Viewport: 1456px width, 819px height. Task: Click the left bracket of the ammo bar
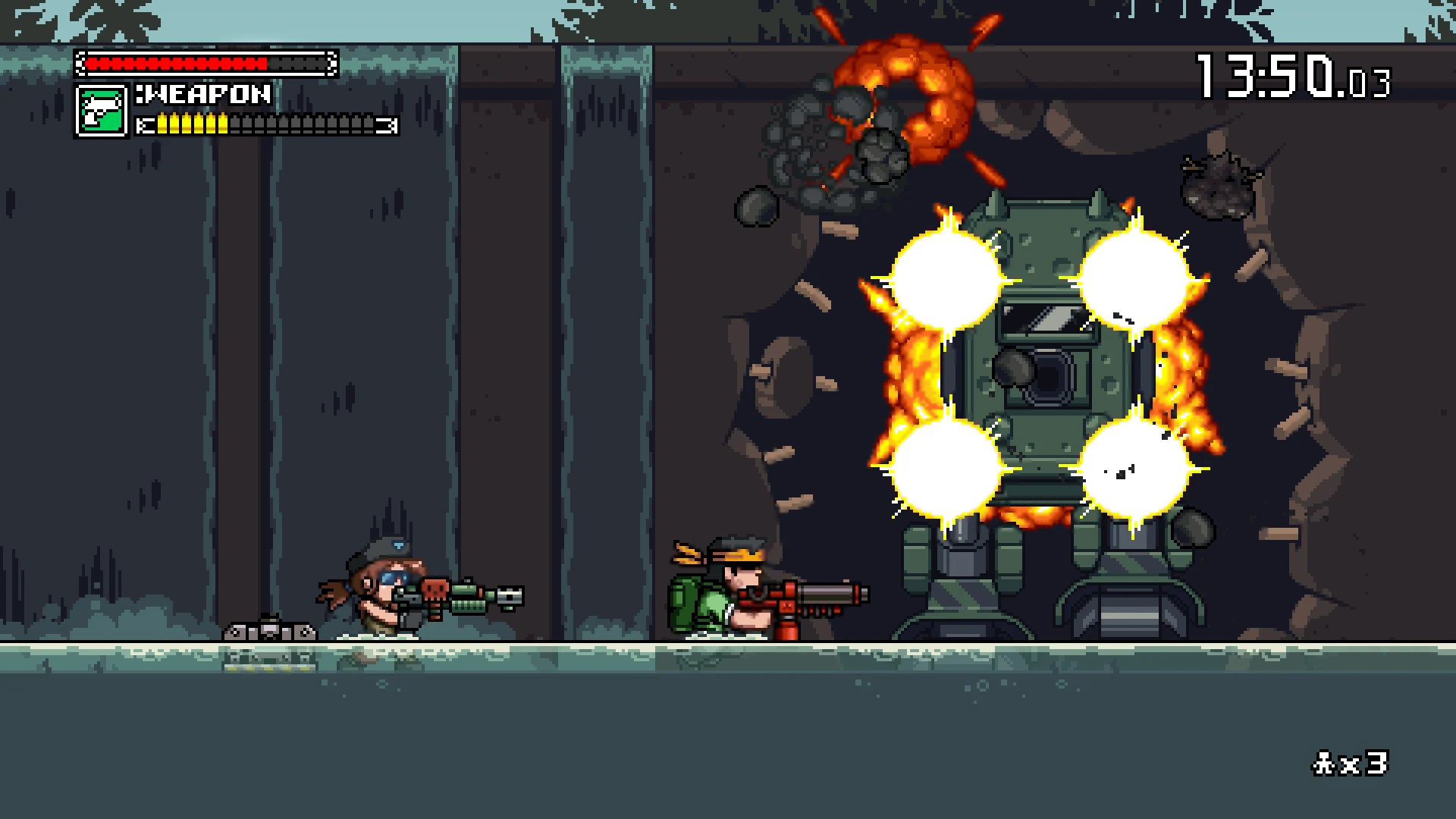tap(145, 124)
